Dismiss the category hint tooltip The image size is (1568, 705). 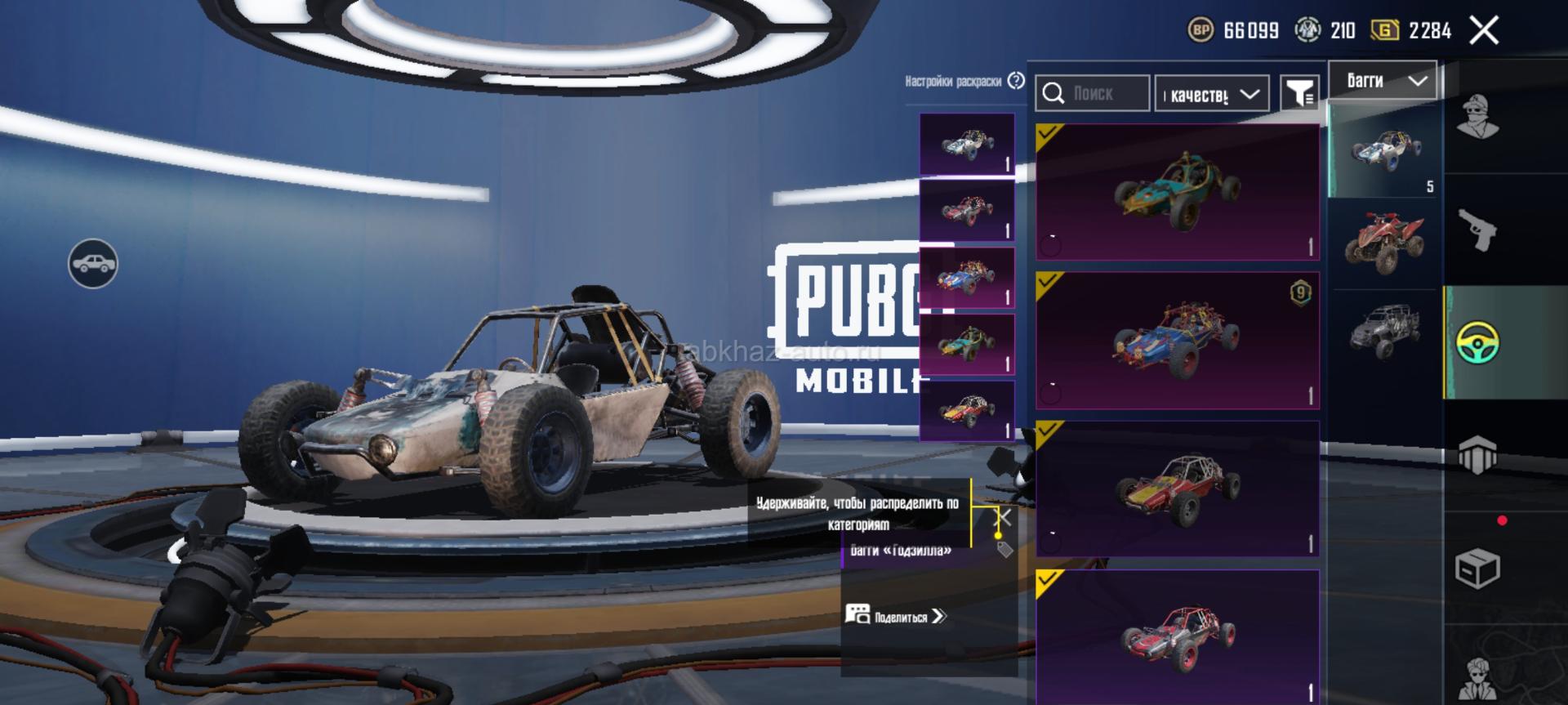coord(1005,517)
